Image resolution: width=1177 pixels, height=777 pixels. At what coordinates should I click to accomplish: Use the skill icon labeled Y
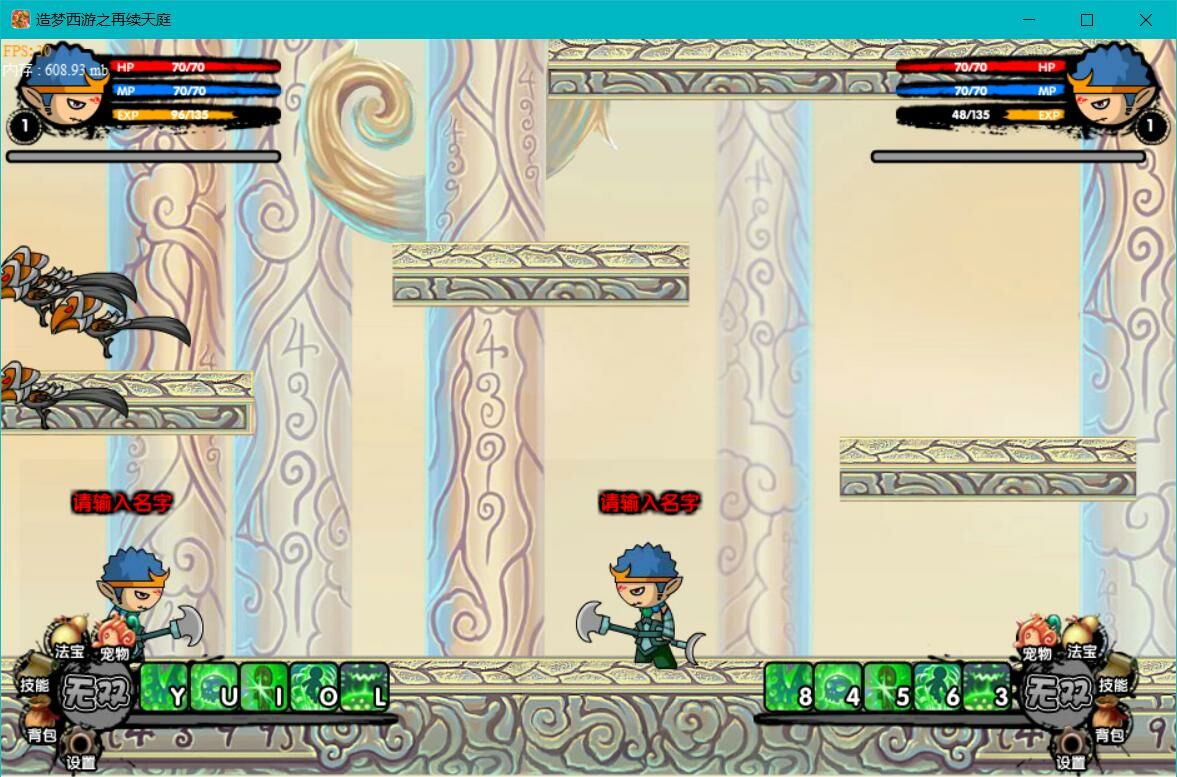click(163, 687)
